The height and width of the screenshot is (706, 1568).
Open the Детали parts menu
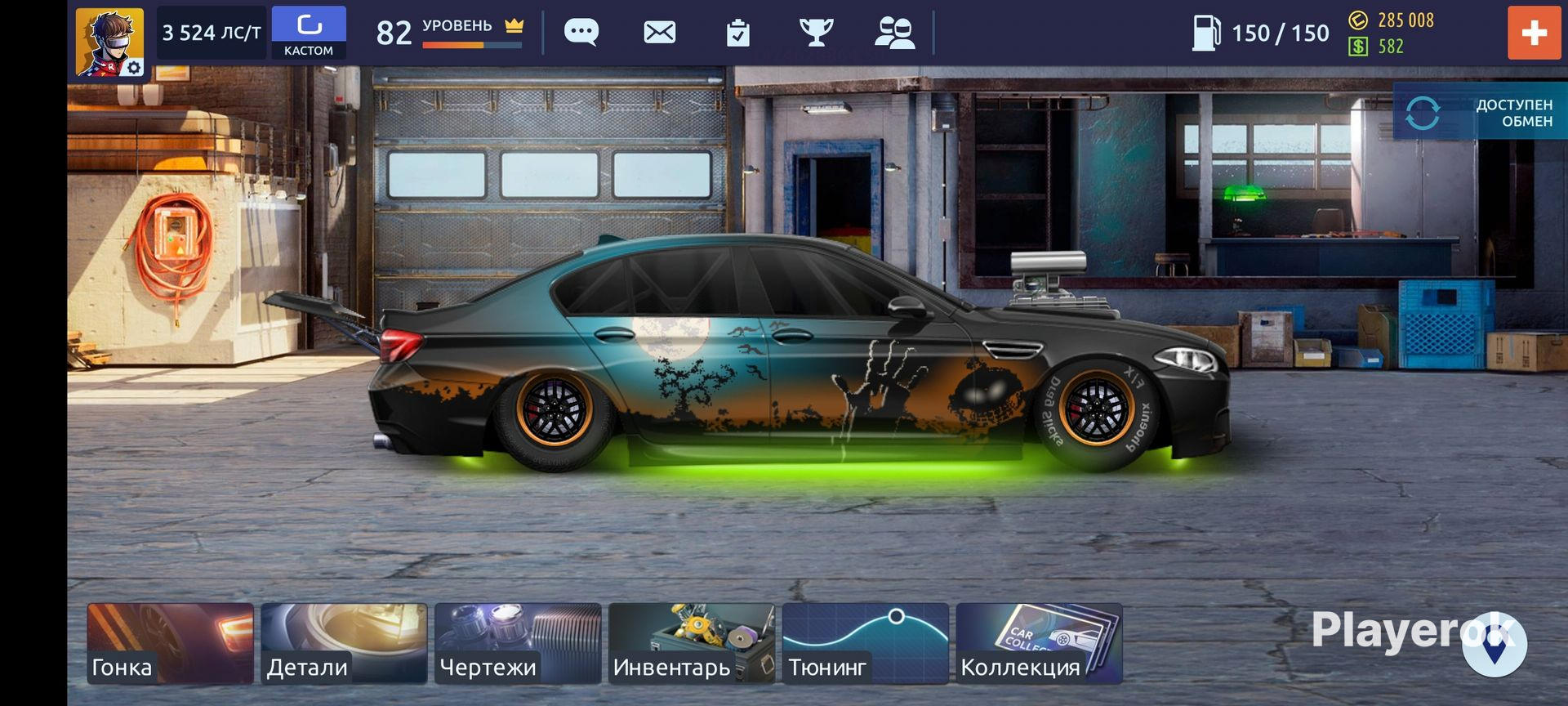(344, 643)
